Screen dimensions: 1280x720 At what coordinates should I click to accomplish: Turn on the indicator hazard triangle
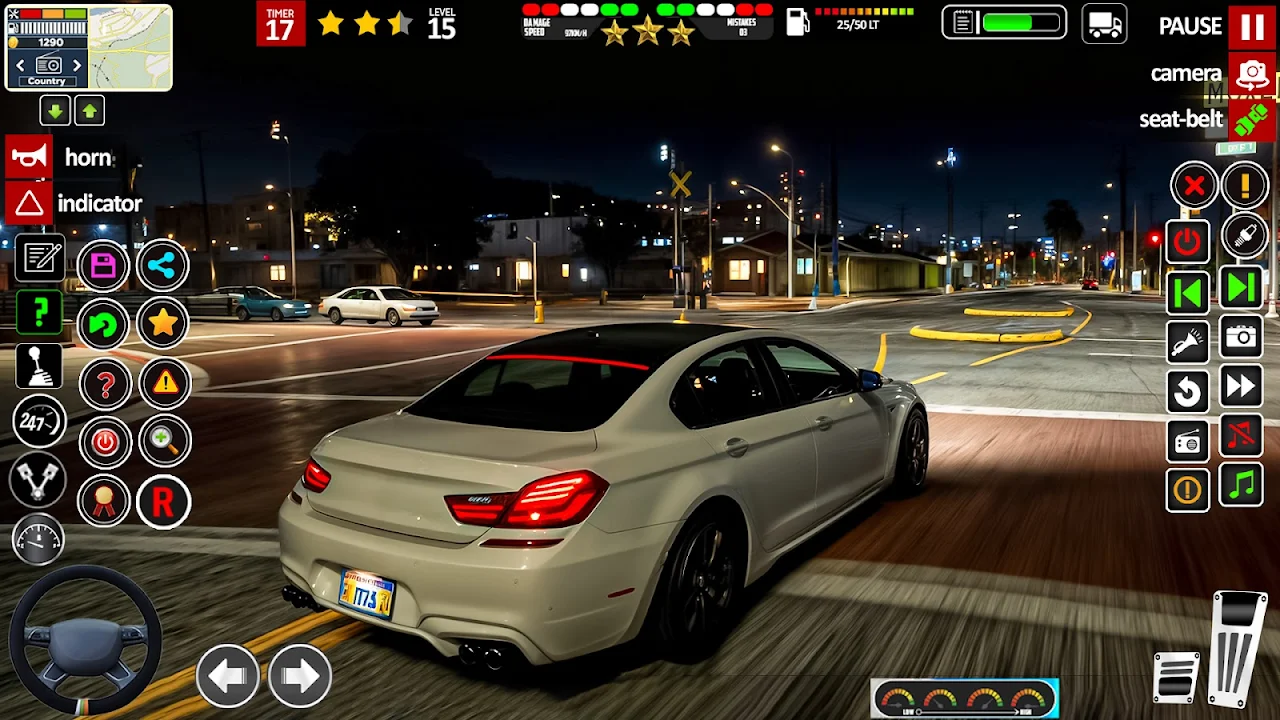click(x=29, y=204)
